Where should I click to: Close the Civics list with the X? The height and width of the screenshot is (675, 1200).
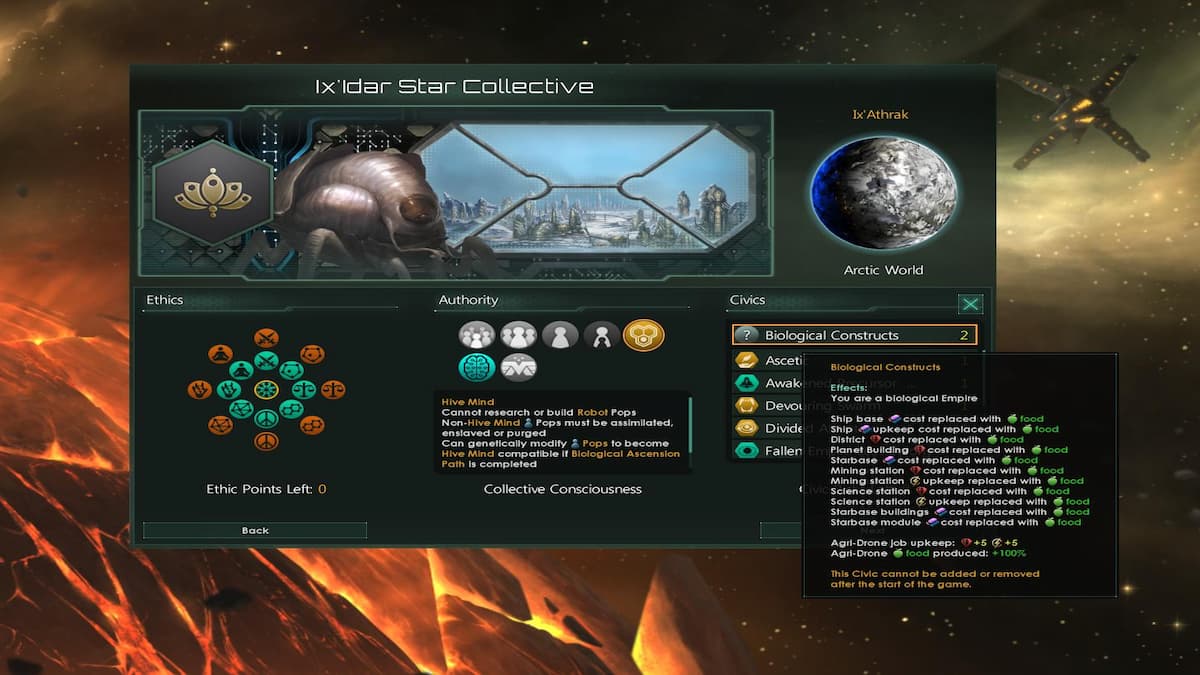tap(970, 304)
